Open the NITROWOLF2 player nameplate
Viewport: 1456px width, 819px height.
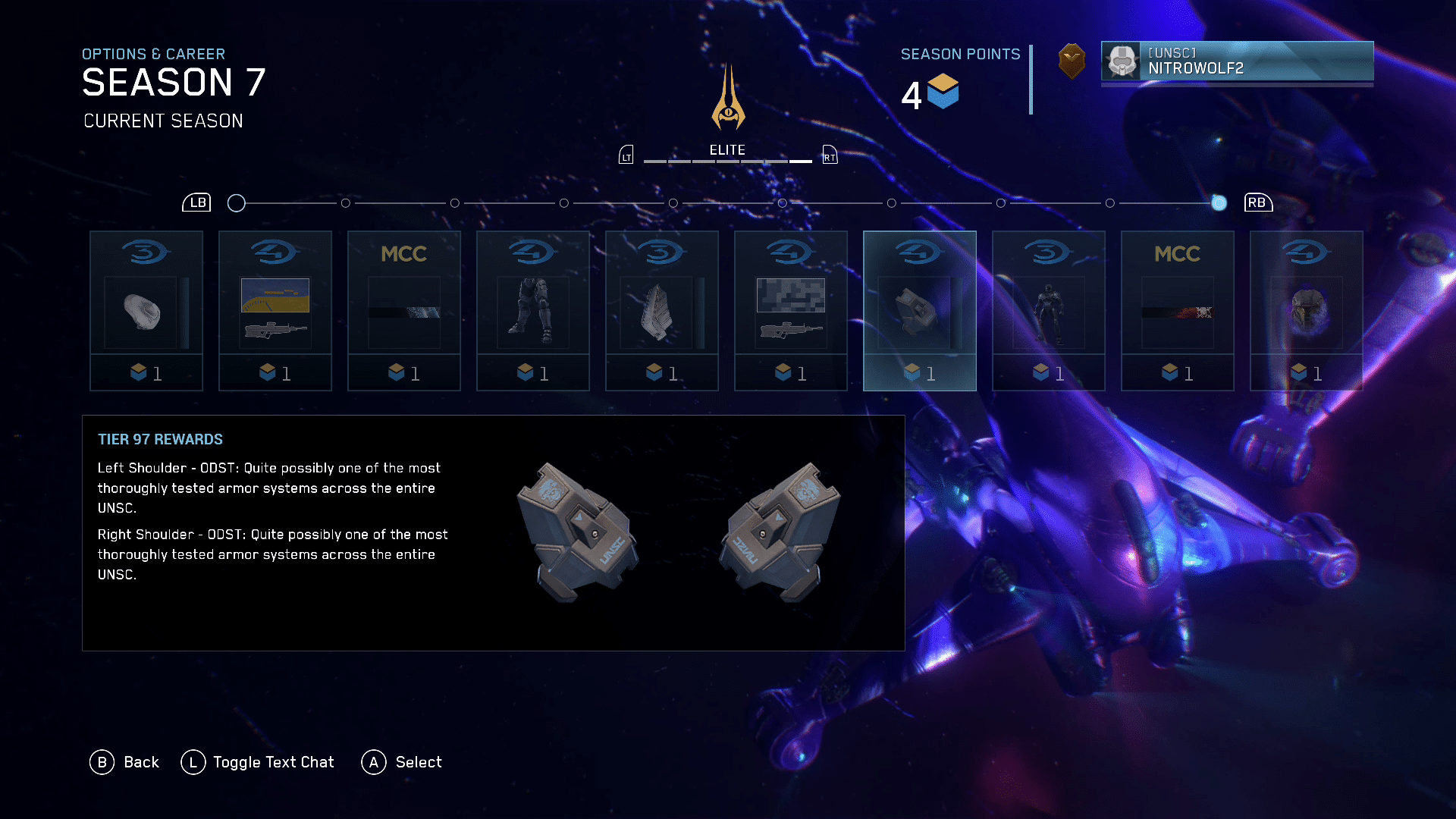(x=1237, y=61)
